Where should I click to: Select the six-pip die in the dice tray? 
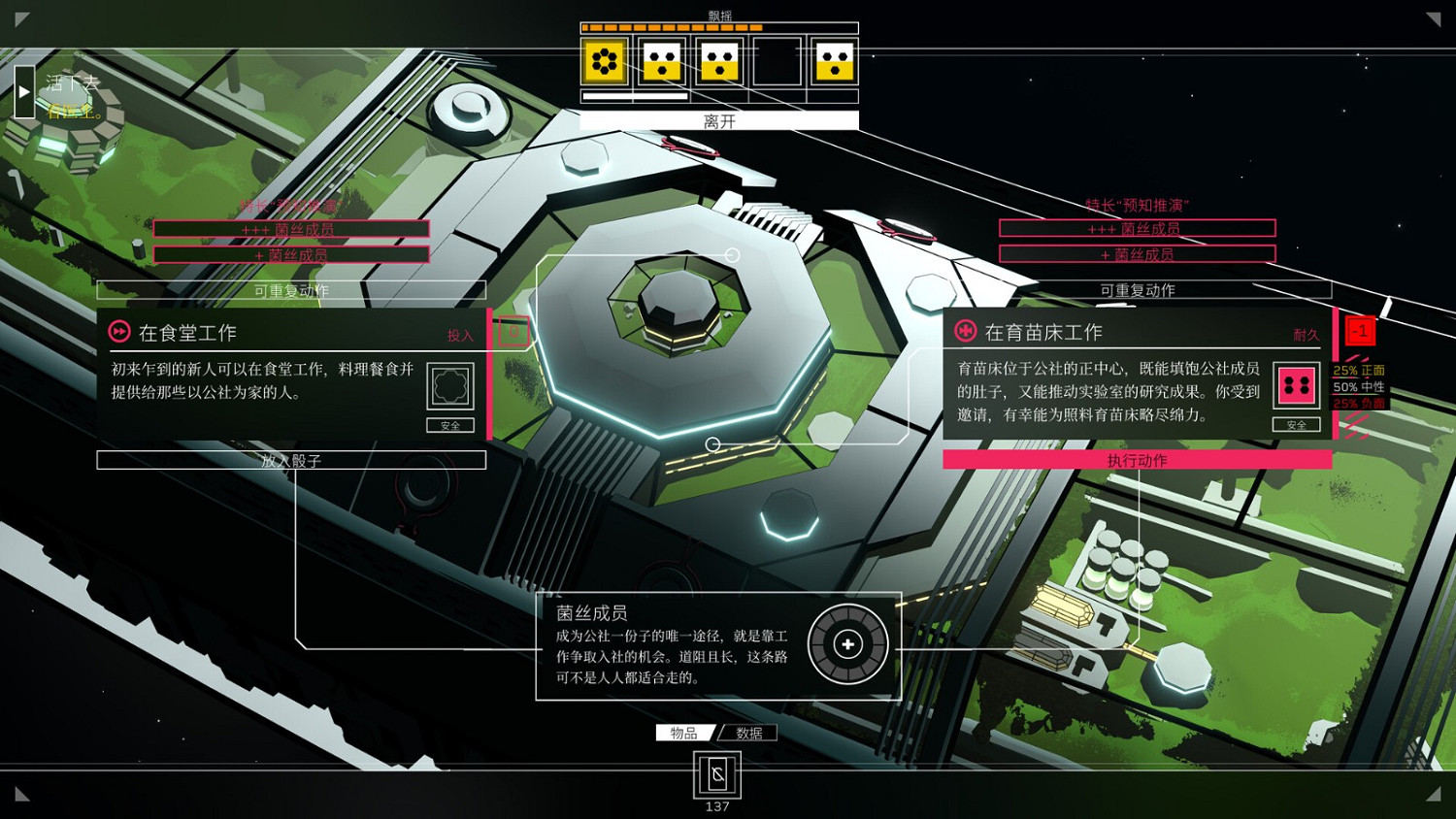tap(604, 61)
